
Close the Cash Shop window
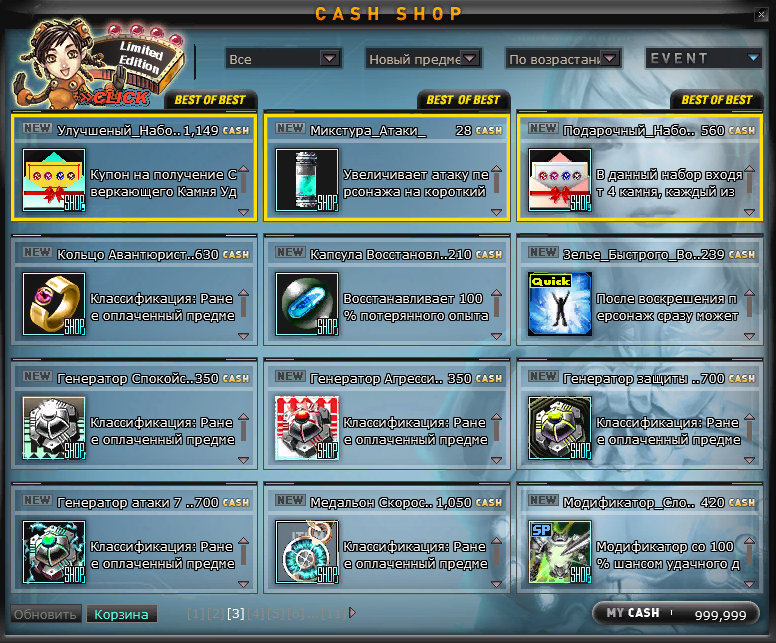pyautogui.click(x=763, y=13)
